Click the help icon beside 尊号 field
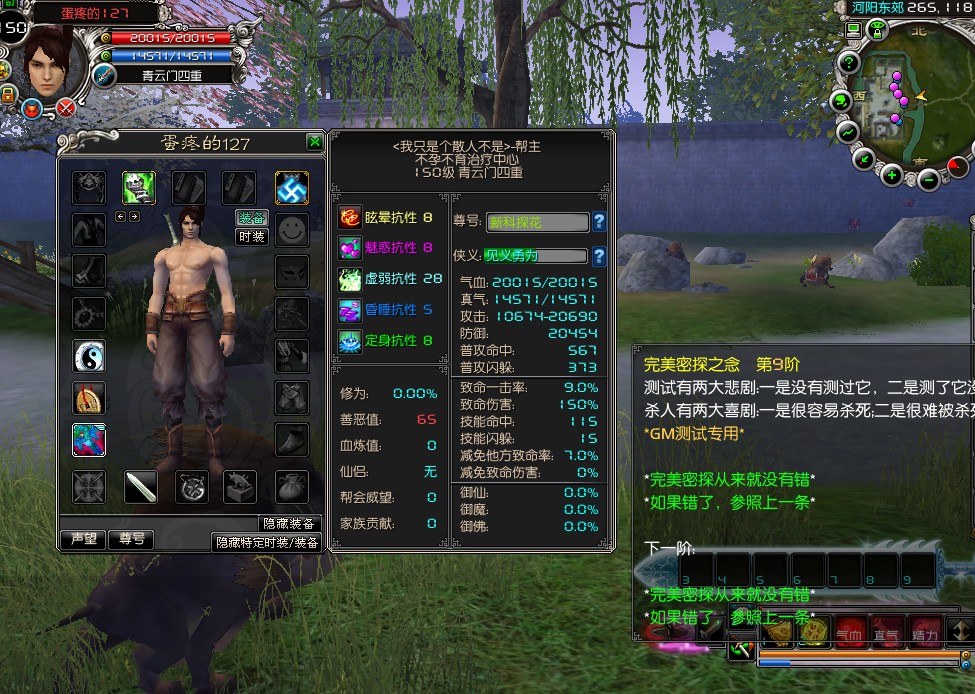 (x=599, y=222)
